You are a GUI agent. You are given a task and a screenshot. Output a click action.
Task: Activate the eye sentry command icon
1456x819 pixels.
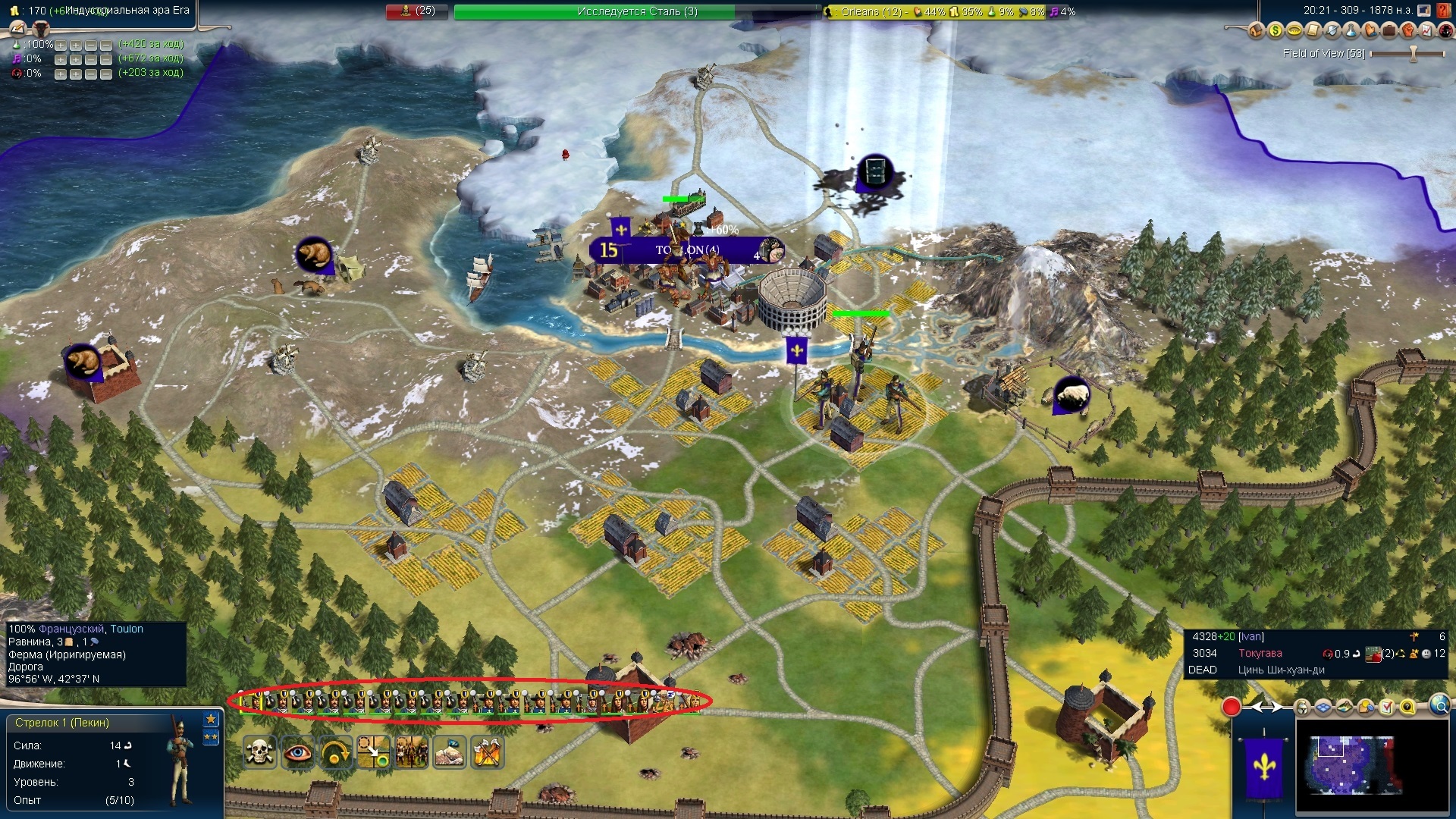point(297,752)
